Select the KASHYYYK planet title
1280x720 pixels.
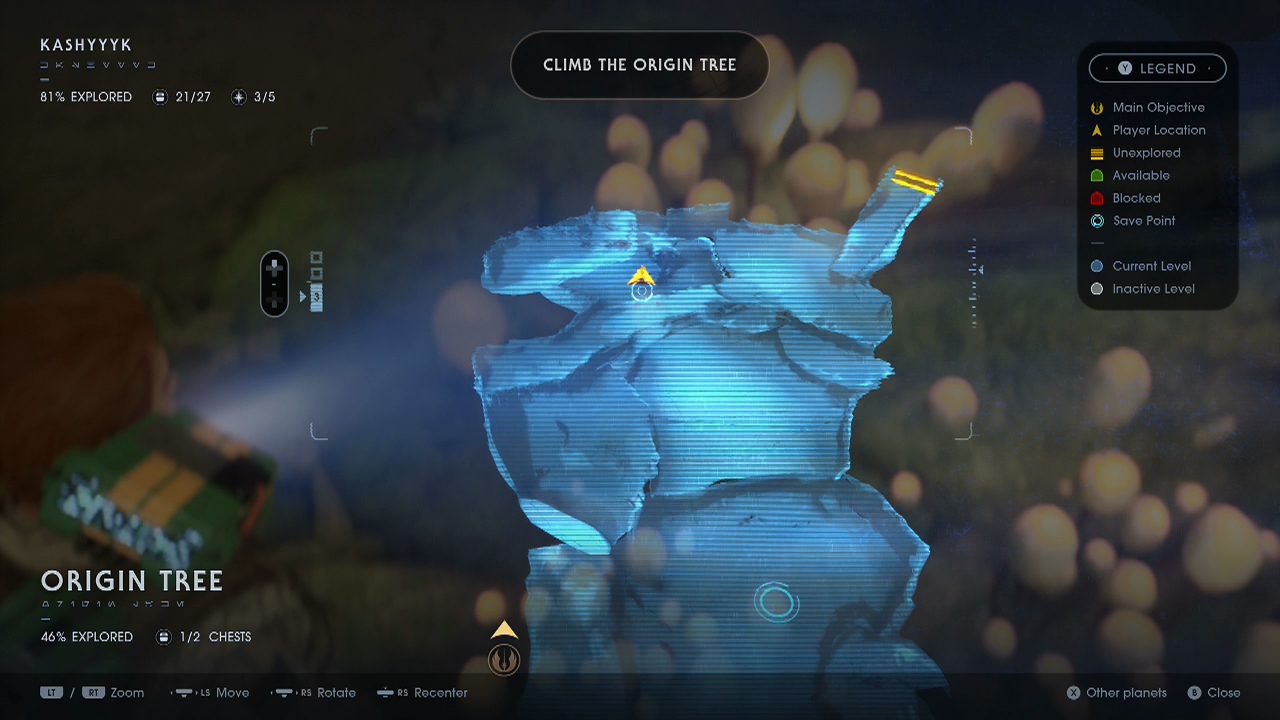click(x=87, y=45)
